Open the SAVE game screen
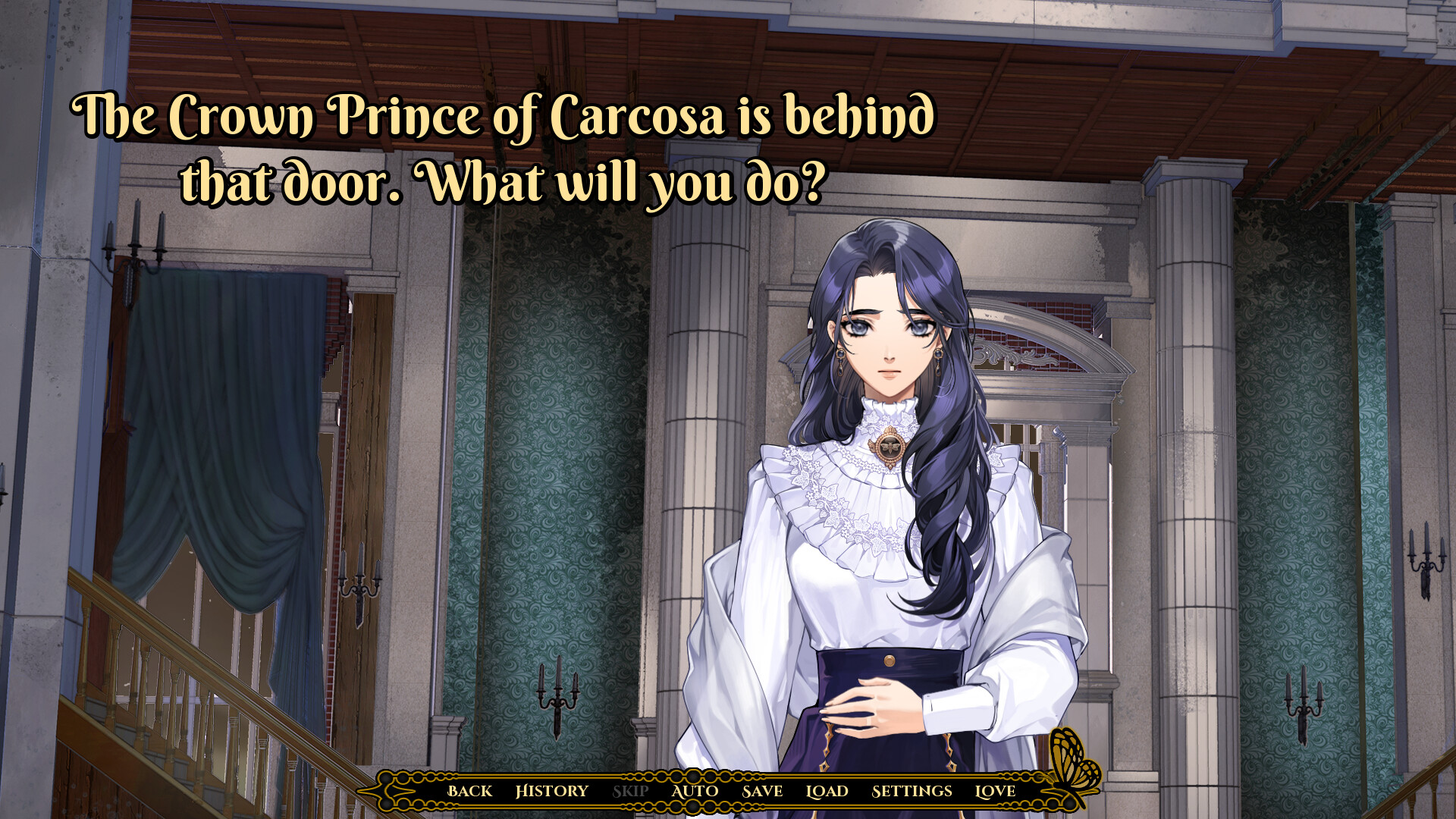 [x=763, y=791]
